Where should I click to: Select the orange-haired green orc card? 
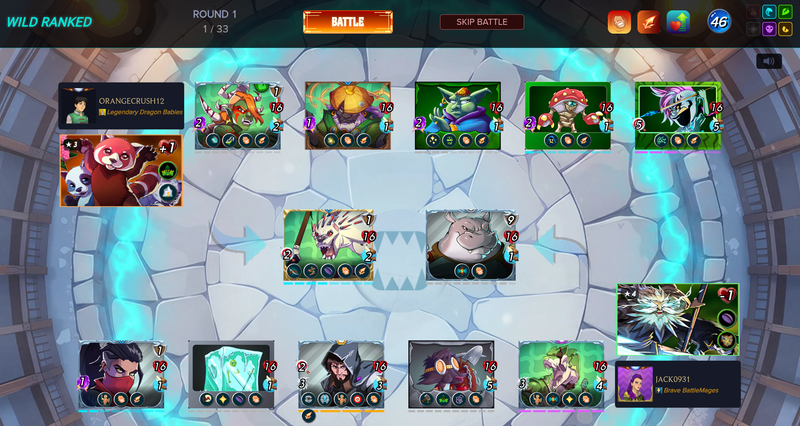point(237,116)
